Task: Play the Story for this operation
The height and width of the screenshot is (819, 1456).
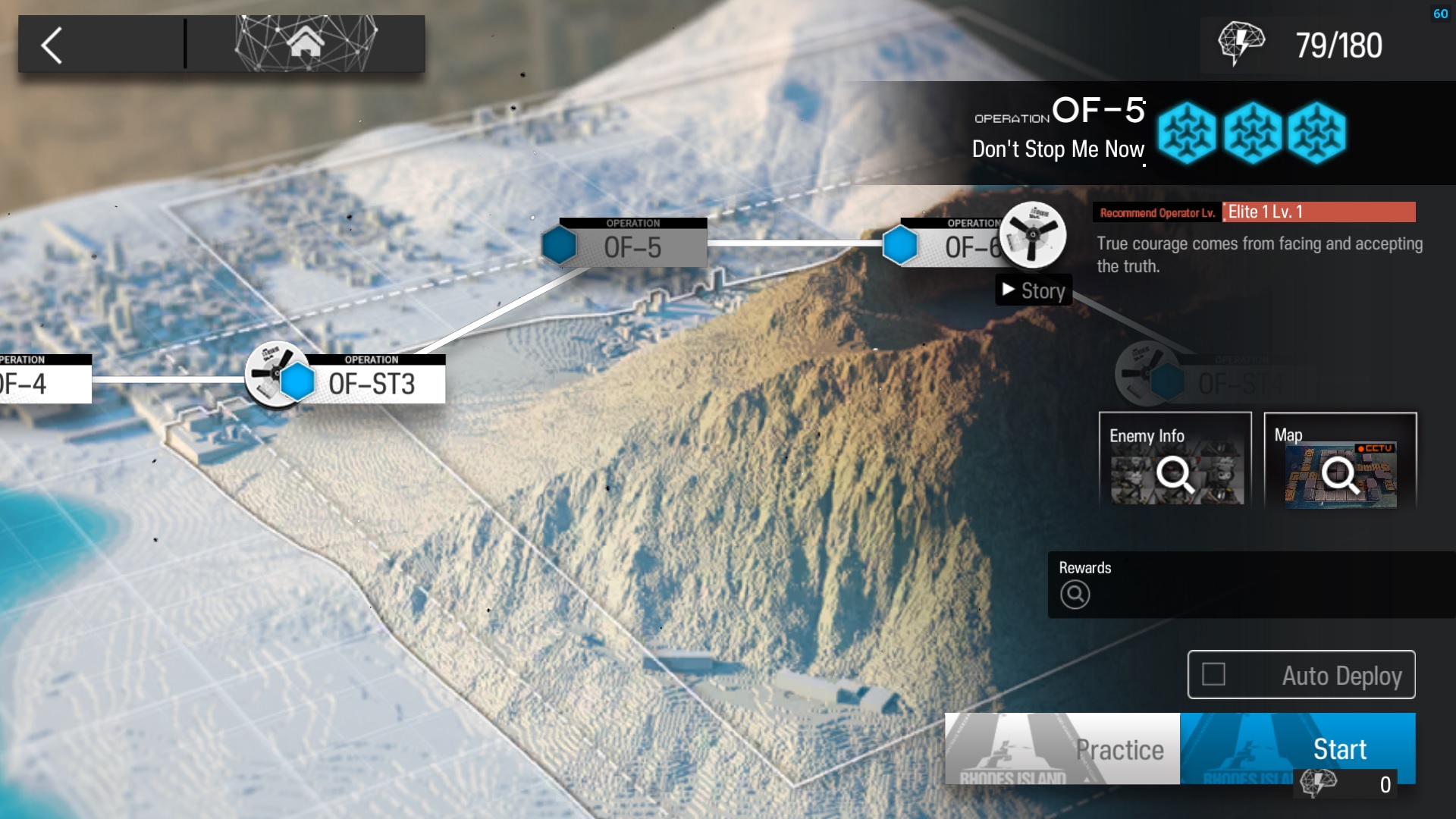Action: coord(1034,290)
